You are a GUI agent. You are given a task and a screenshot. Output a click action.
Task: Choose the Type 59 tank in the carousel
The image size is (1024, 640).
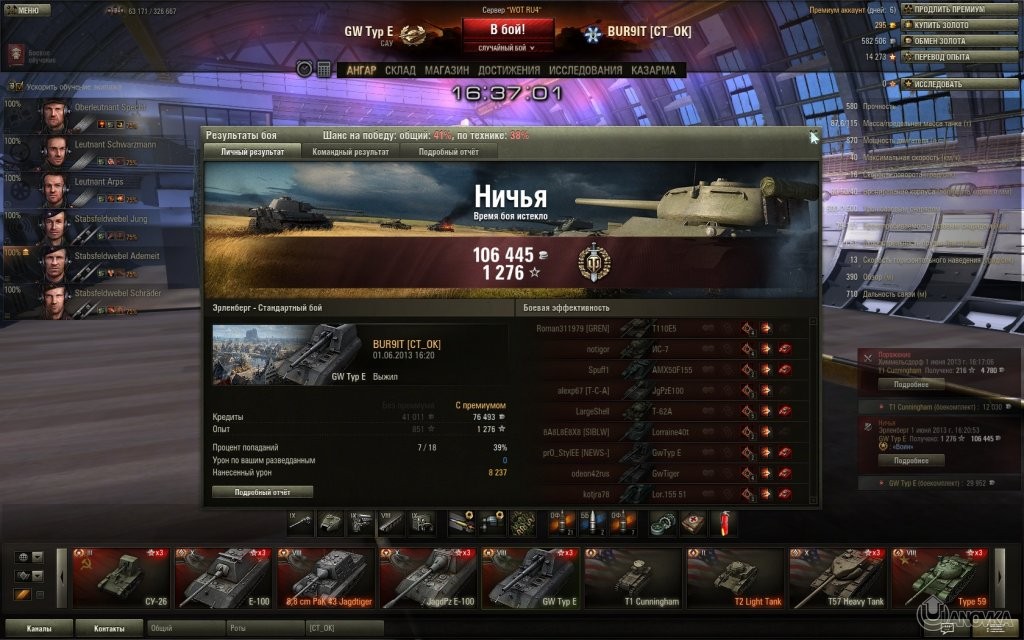[938, 577]
